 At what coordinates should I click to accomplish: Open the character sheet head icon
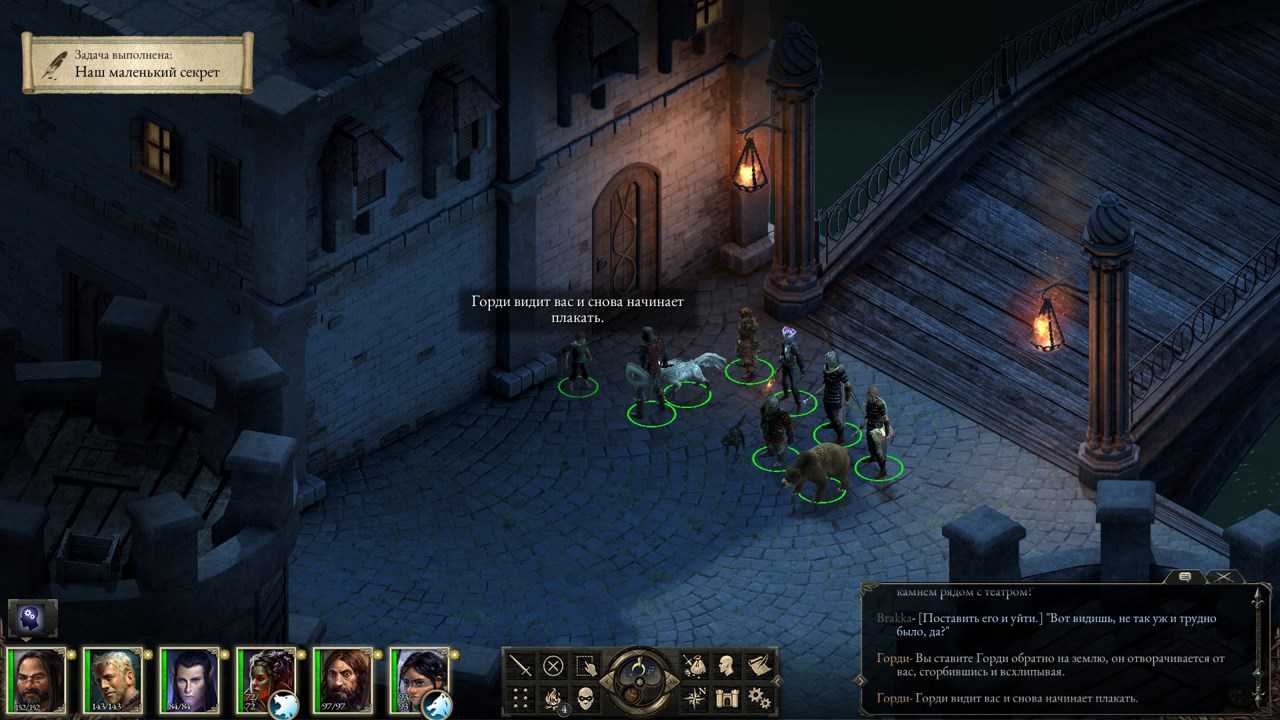tap(727, 665)
